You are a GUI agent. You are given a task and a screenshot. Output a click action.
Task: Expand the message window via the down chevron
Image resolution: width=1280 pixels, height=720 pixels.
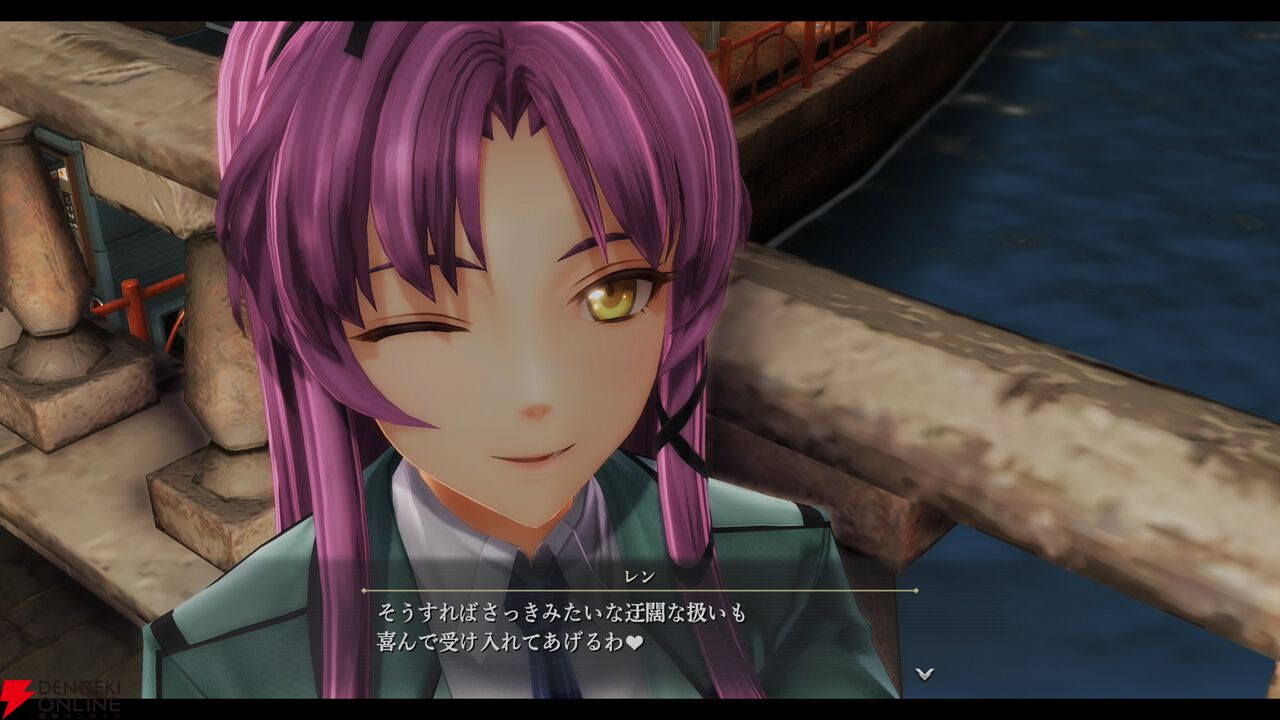tap(923, 672)
